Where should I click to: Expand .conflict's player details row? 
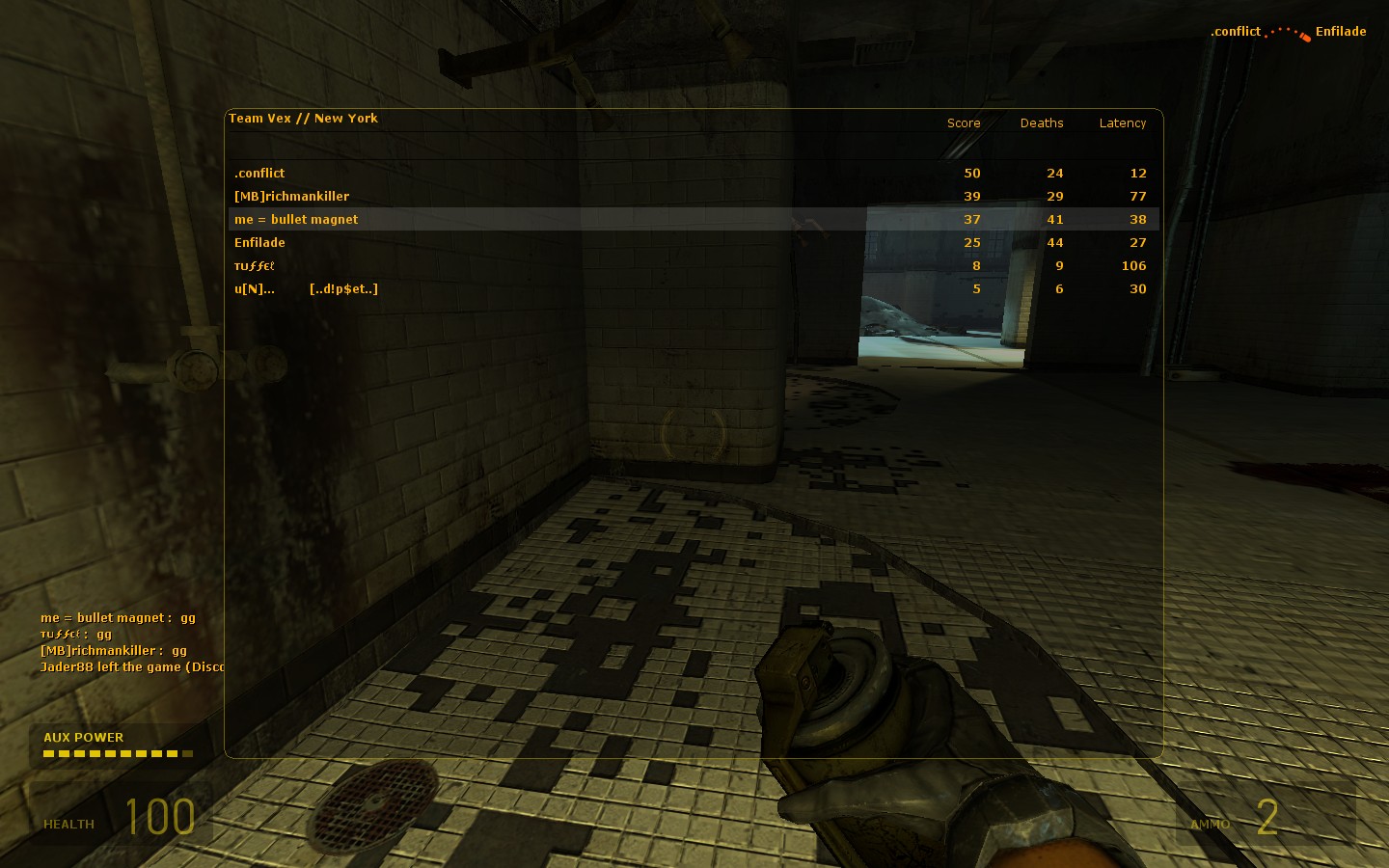pos(259,173)
